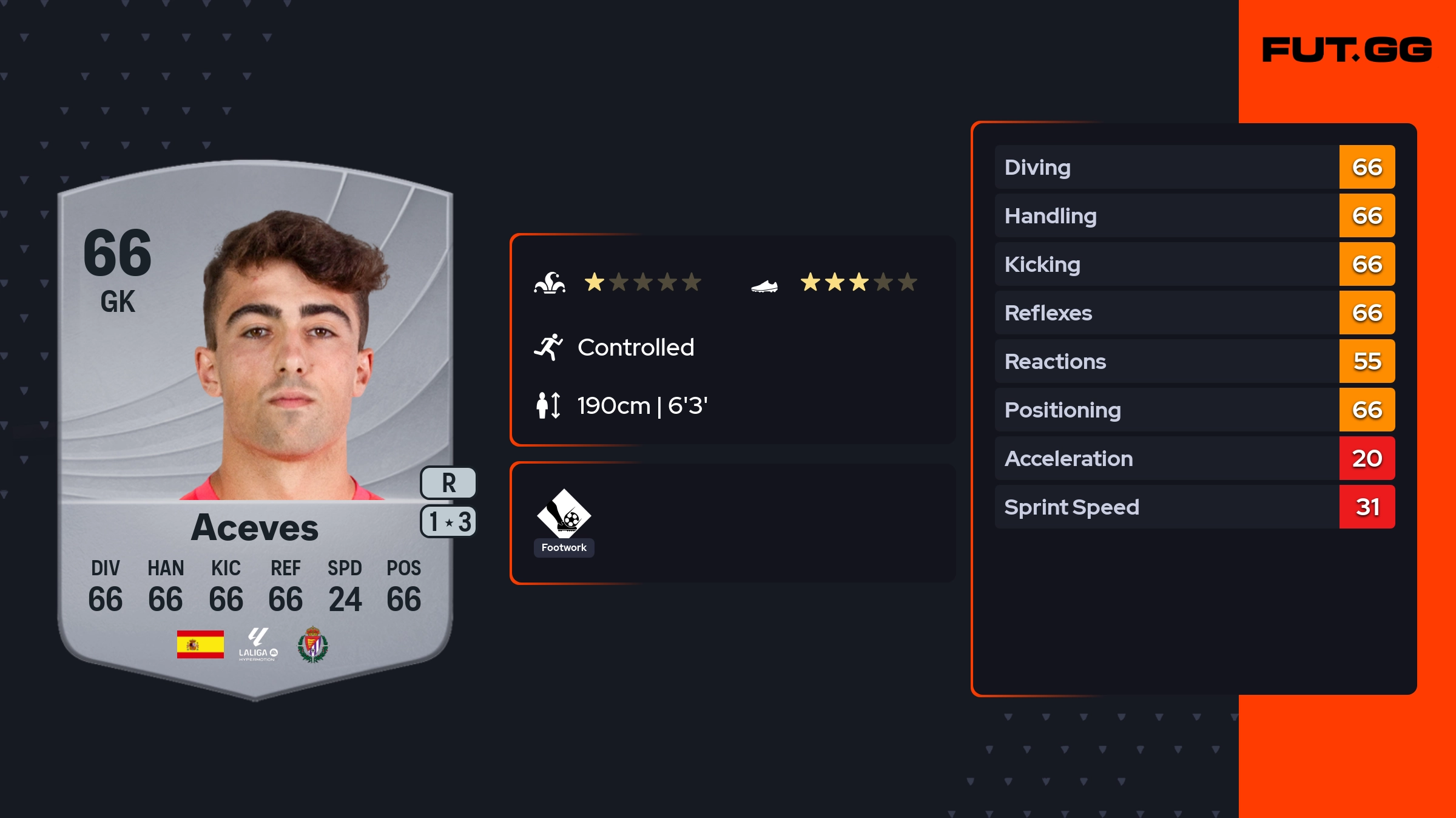Click the Footwork playstyle icon

(x=564, y=513)
